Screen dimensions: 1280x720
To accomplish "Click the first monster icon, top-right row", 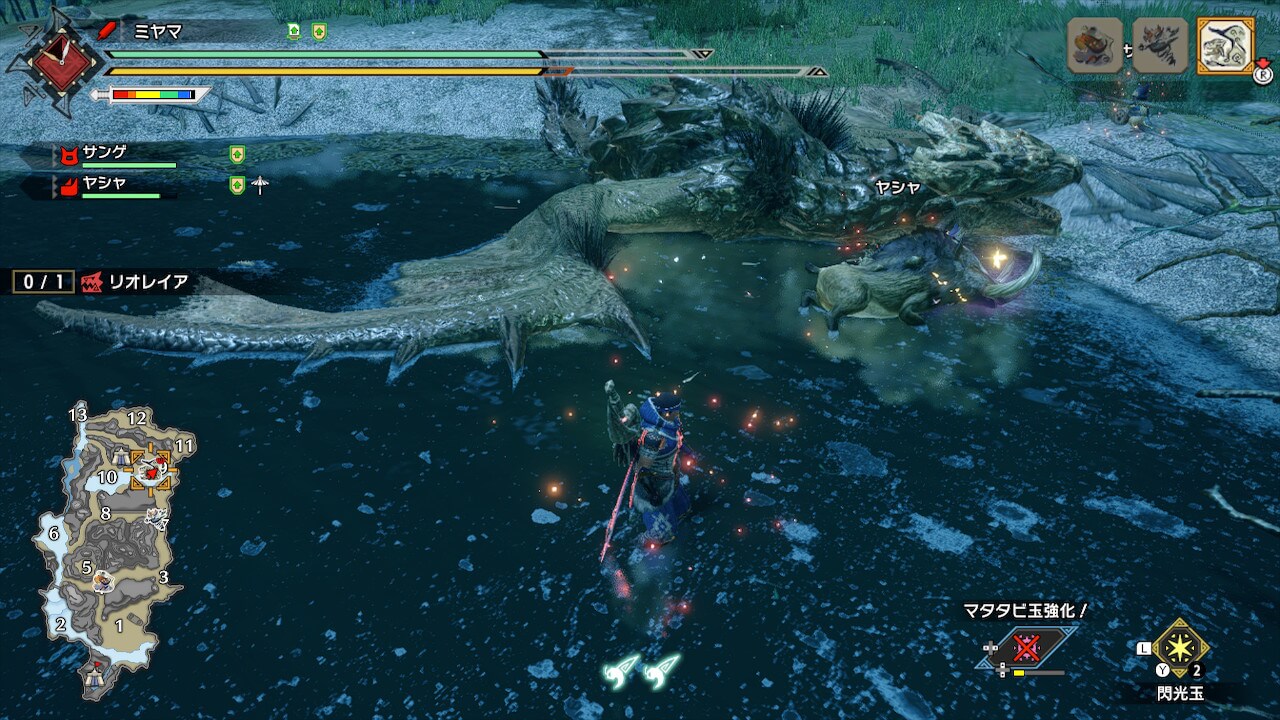I will [1095, 46].
